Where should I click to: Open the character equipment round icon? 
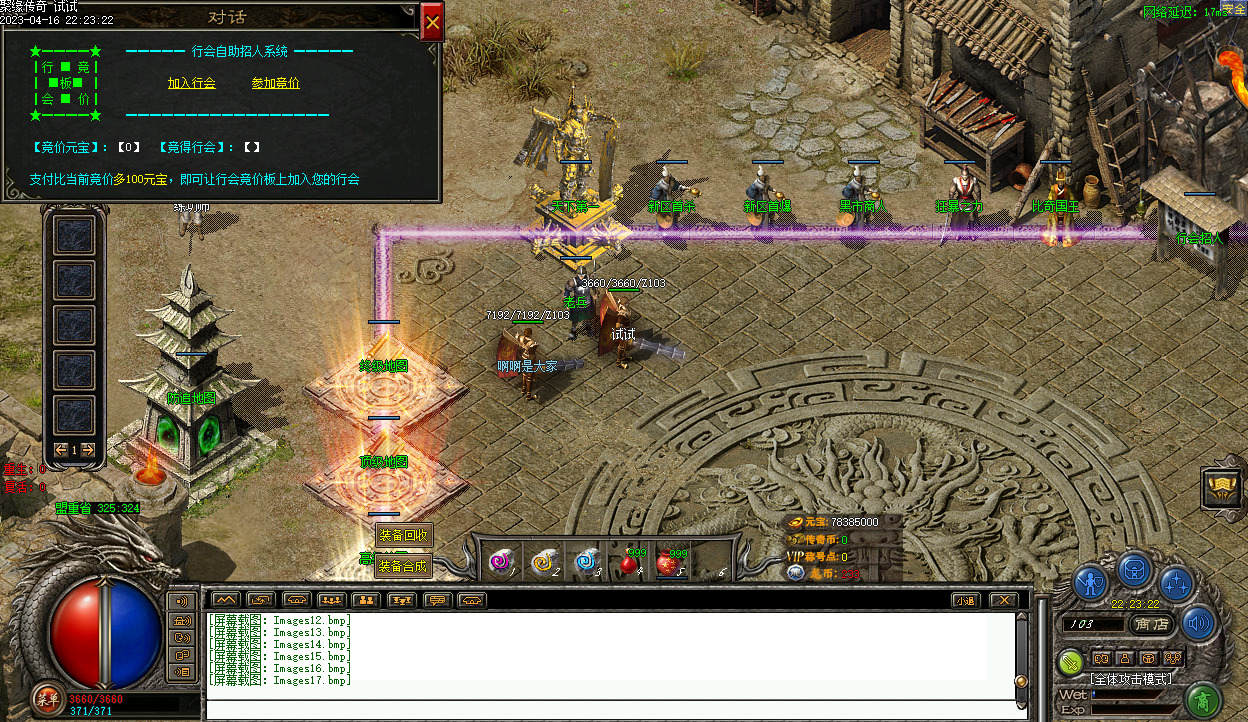point(1091,582)
